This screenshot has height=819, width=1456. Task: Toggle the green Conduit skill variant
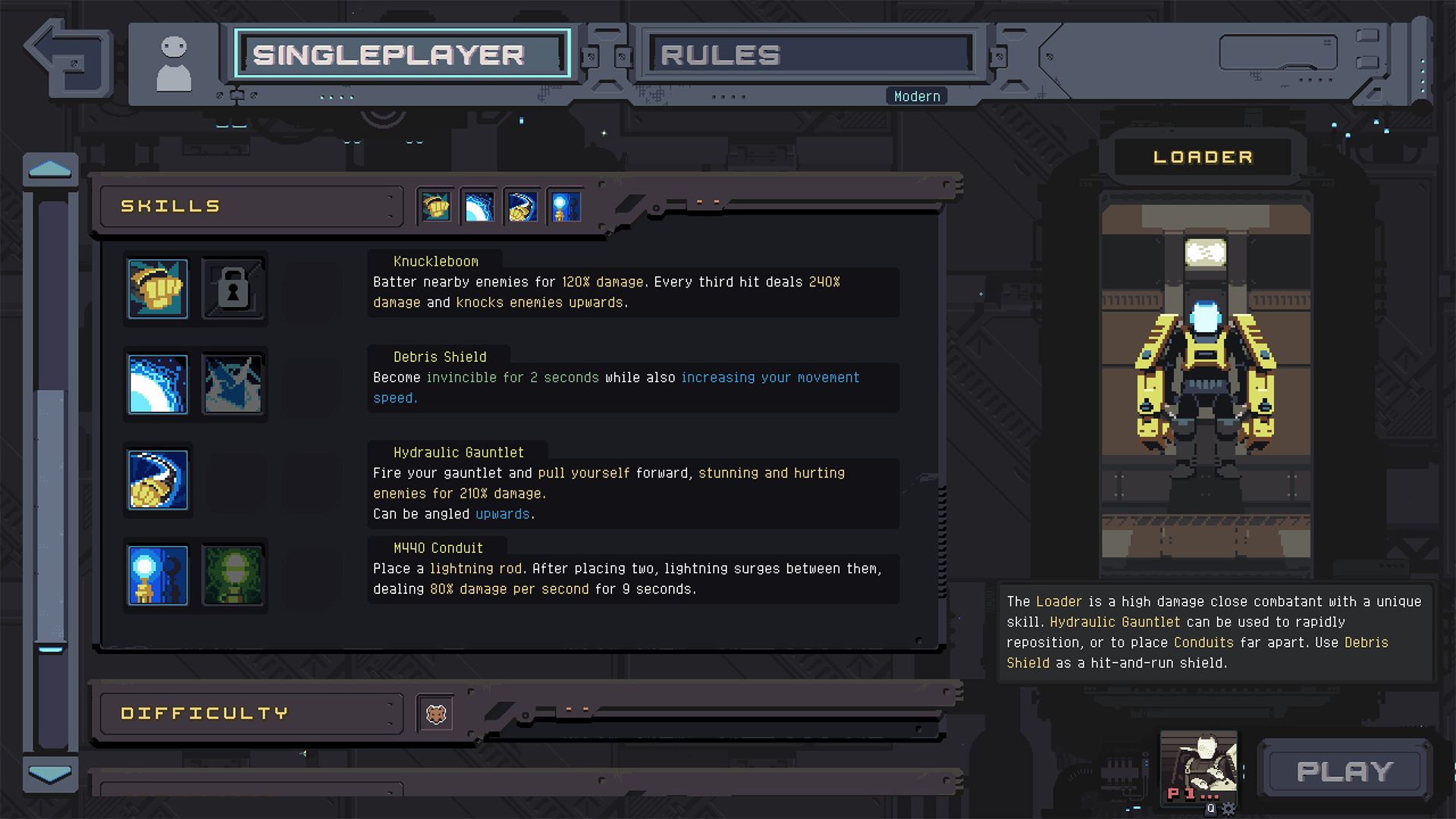coord(233,576)
